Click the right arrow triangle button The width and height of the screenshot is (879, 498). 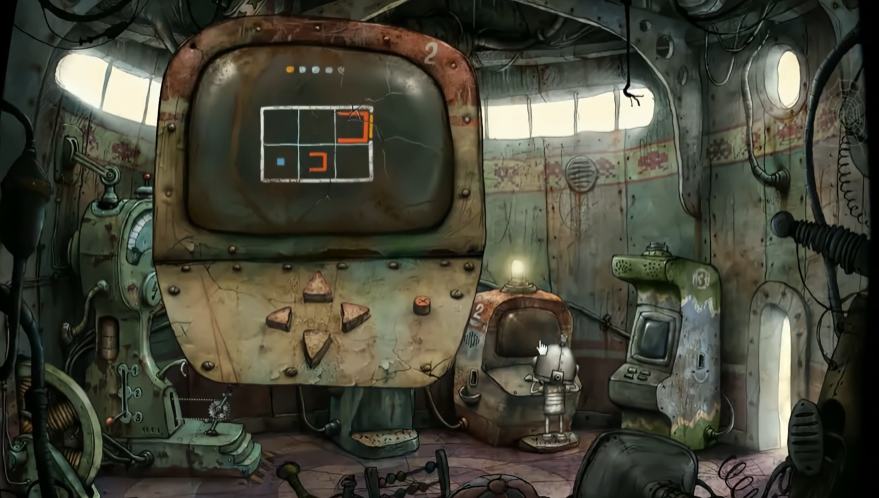pyautogui.click(x=353, y=317)
